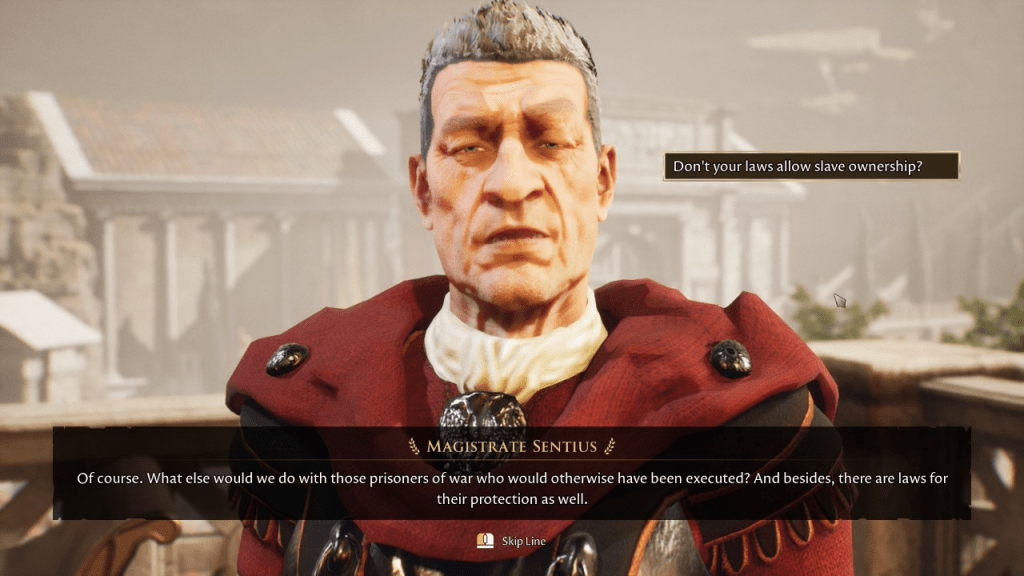
Task: Skip the current dialogue line
Action: 511,541
